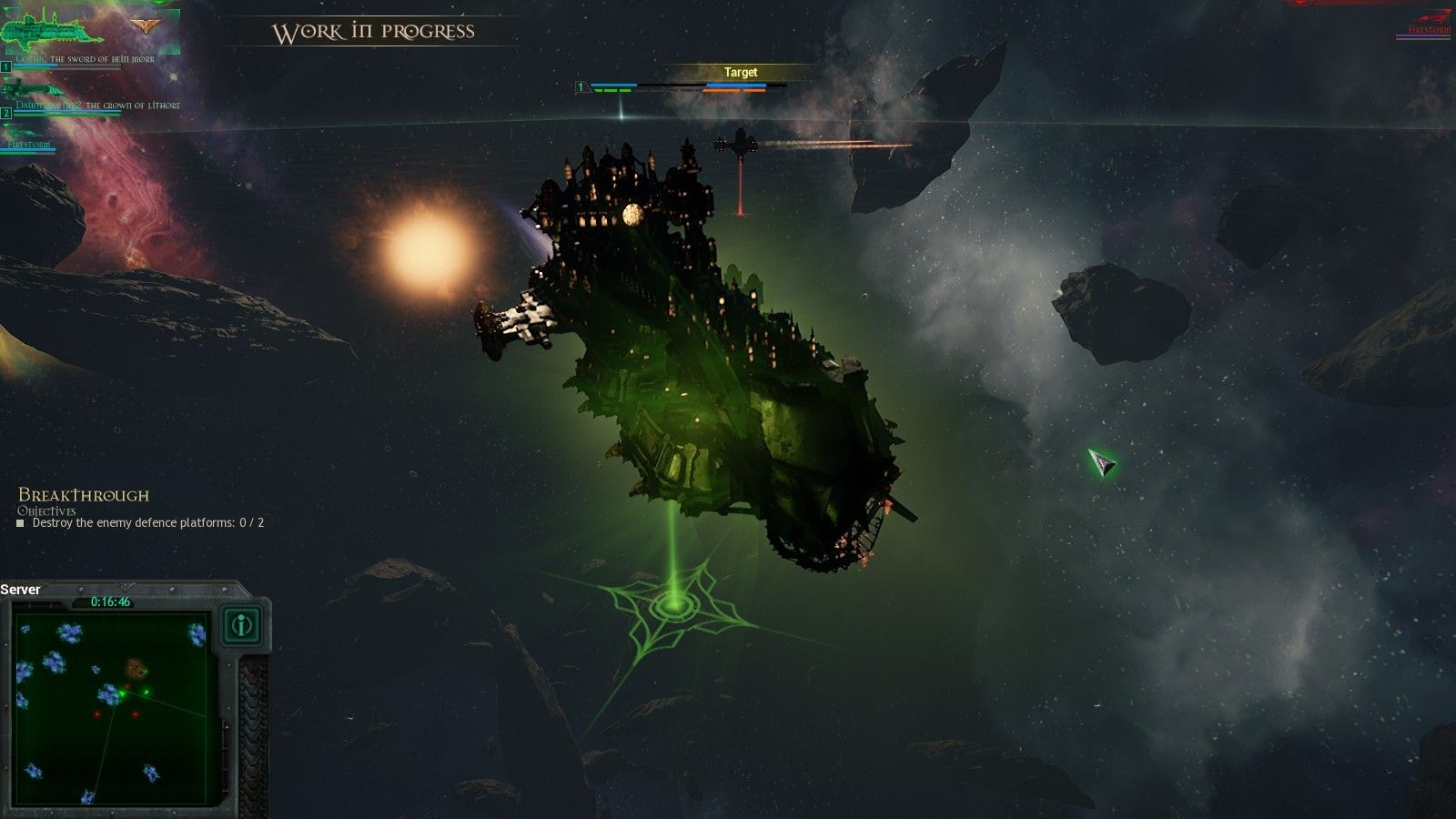
Task: Open the info button beside the minimap
Action: pyautogui.click(x=242, y=625)
